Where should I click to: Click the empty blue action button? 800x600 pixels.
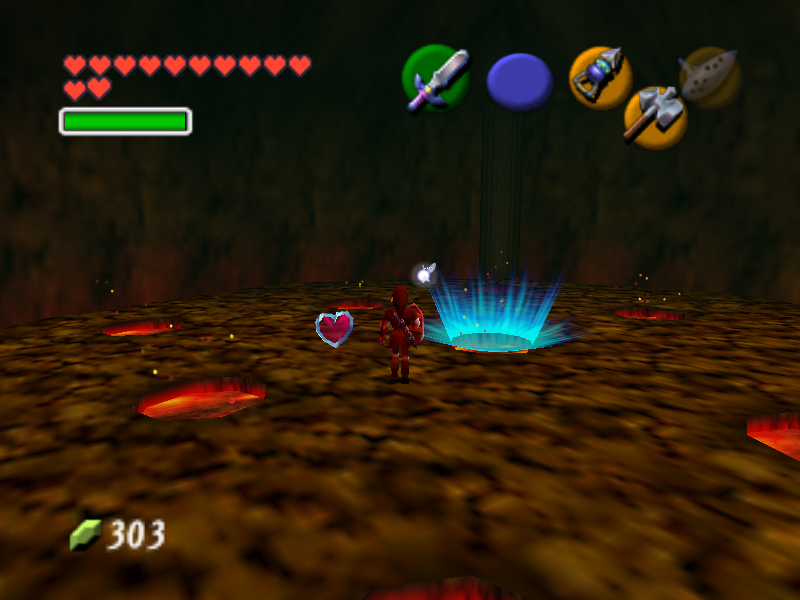pos(520,82)
